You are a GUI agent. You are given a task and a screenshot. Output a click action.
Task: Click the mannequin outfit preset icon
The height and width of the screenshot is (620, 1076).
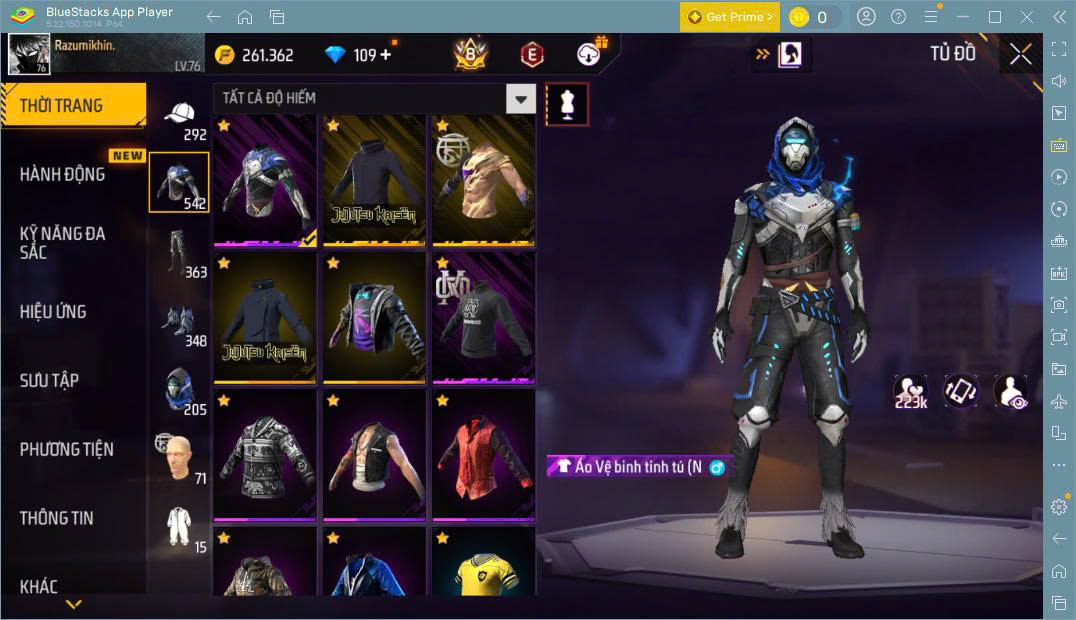click(x=567, y=104)
